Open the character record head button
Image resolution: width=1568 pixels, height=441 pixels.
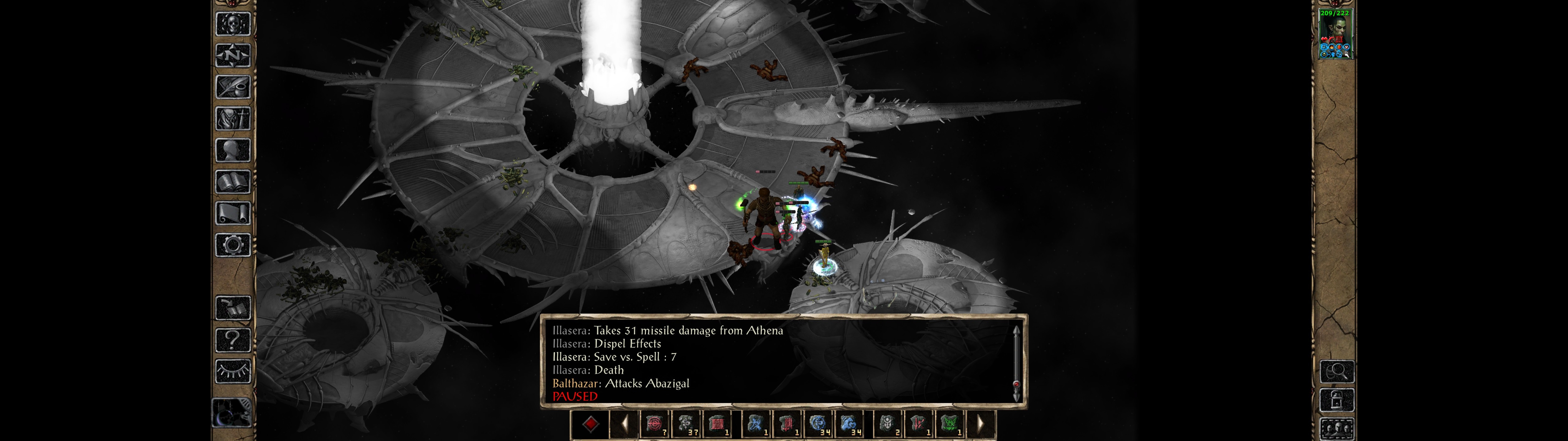(x=232, y=150)
